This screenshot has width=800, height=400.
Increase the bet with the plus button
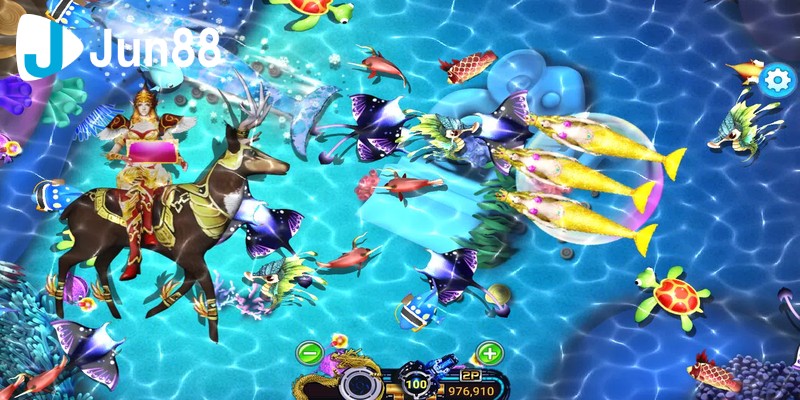489,353
